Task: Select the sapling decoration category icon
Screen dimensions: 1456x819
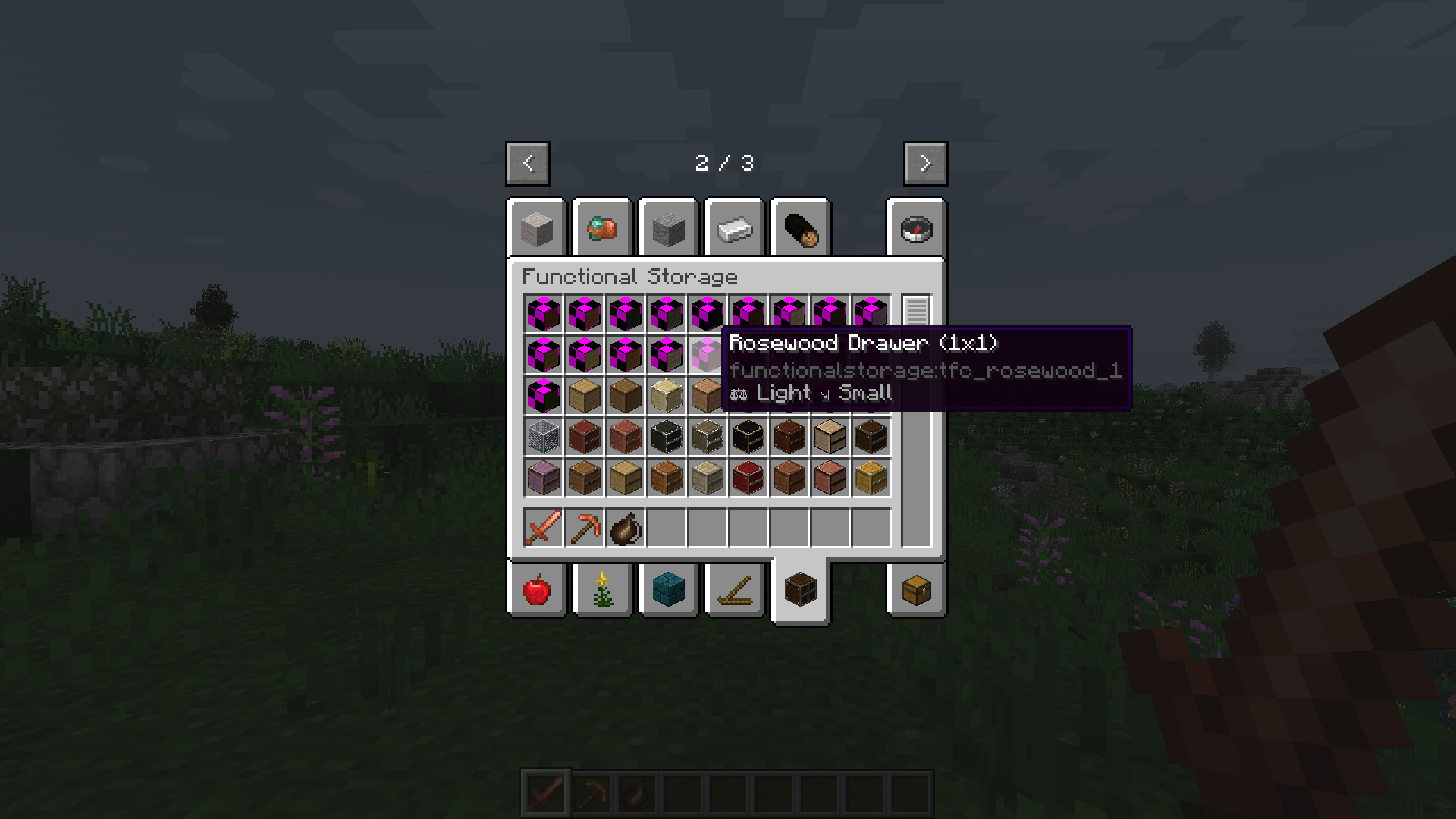Action: (602, 591)
